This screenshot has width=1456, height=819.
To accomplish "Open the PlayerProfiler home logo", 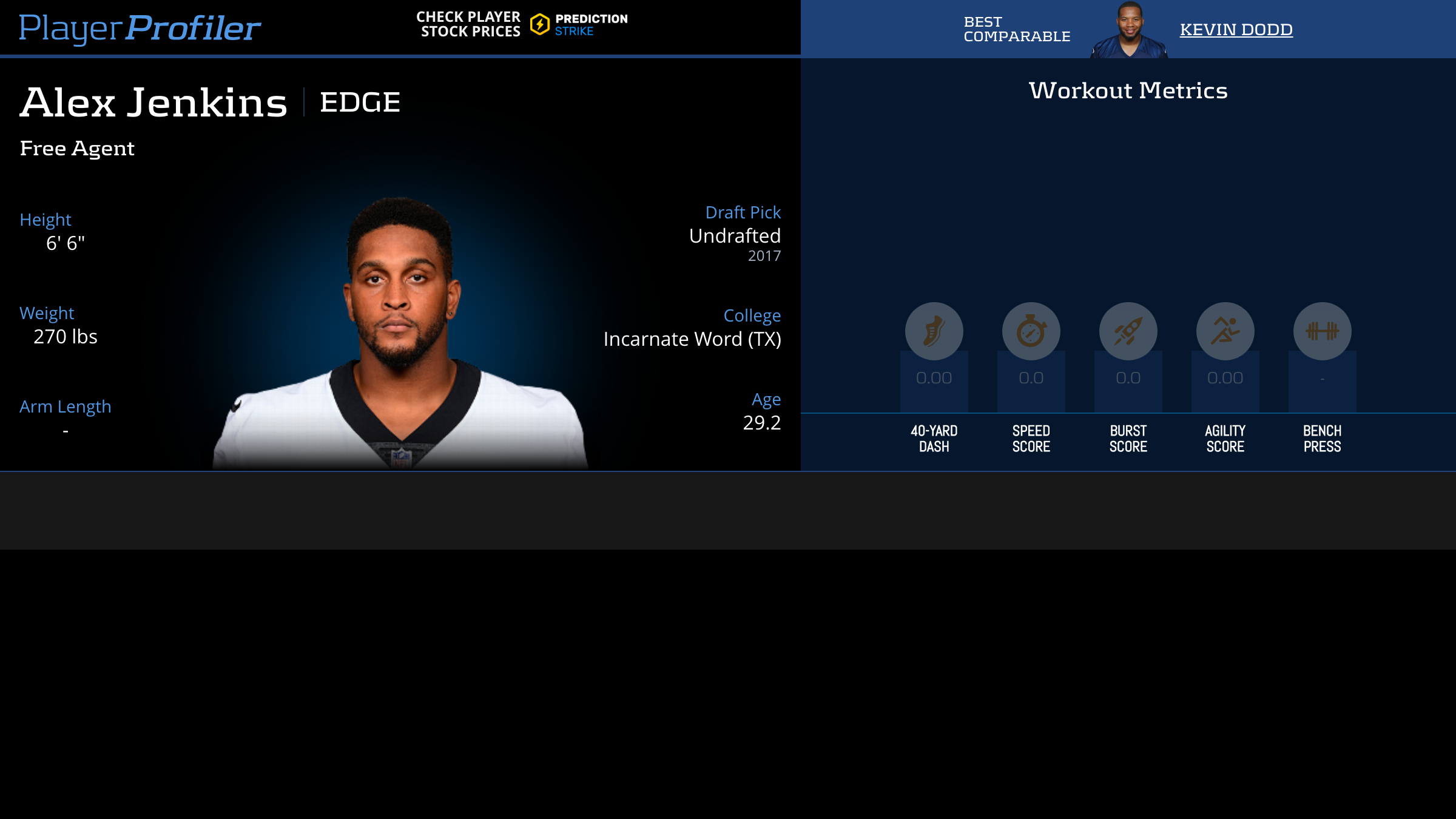I will click(140, 28).
